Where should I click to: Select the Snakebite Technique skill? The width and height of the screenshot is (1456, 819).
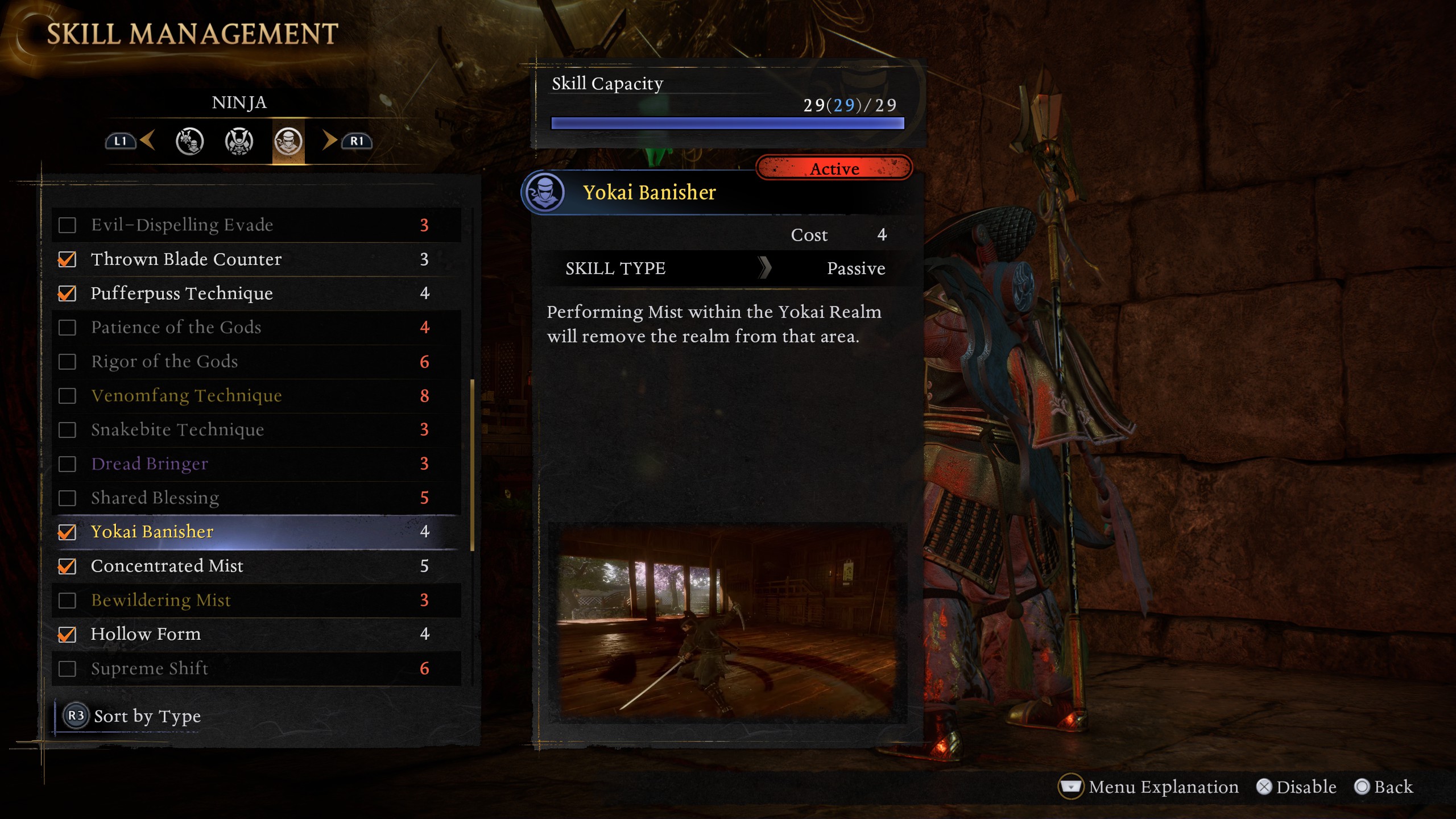(256, 430)
